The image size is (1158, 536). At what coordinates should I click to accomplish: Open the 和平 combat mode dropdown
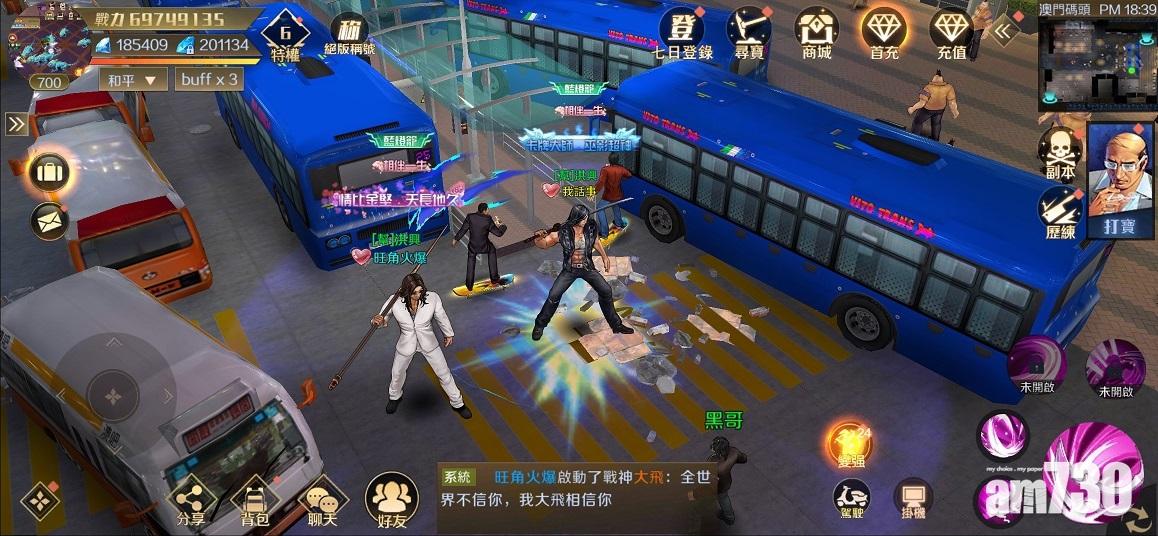point(136,79)
